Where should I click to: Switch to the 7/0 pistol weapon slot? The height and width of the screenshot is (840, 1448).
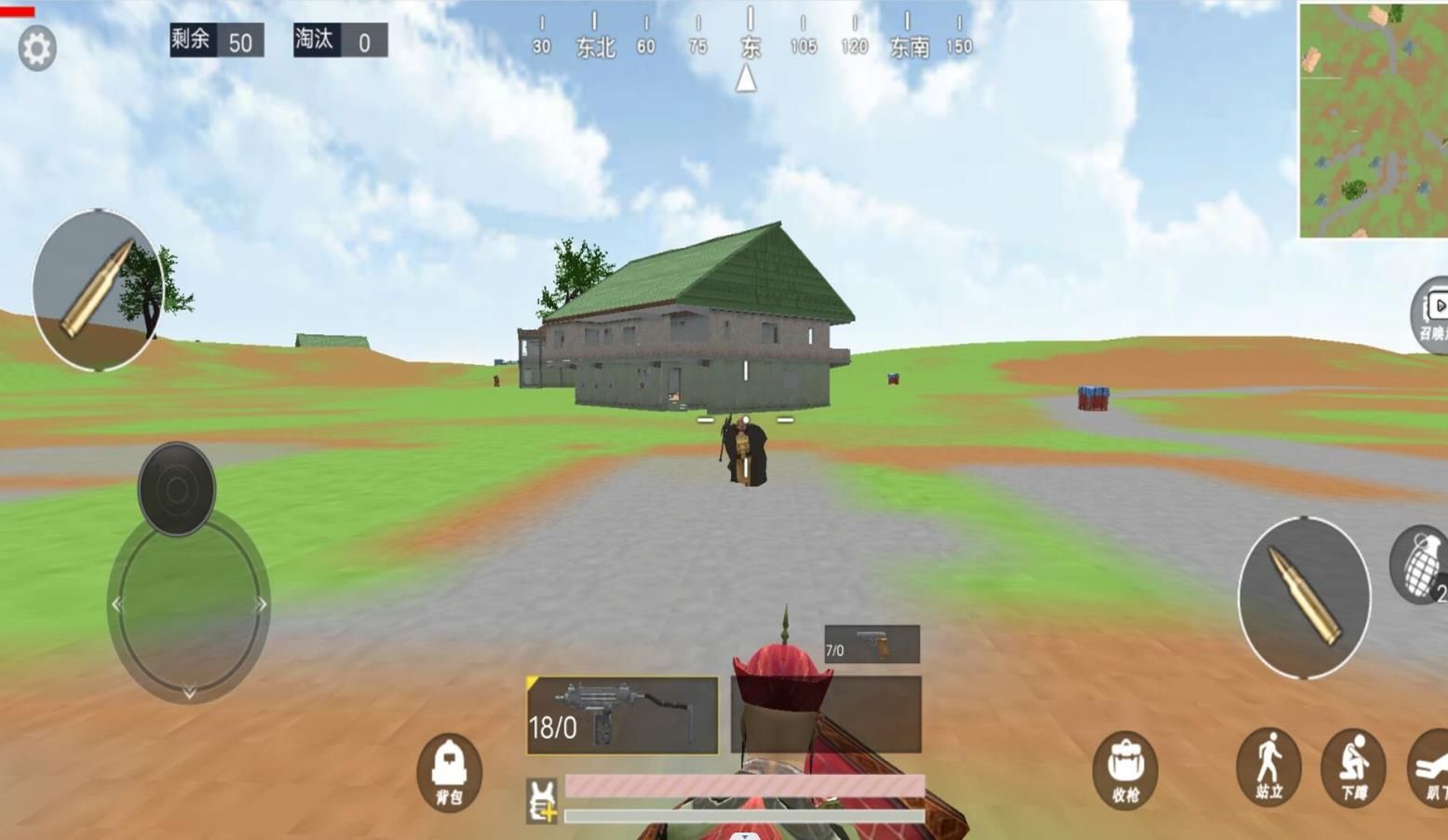click(x=870, y=644)
